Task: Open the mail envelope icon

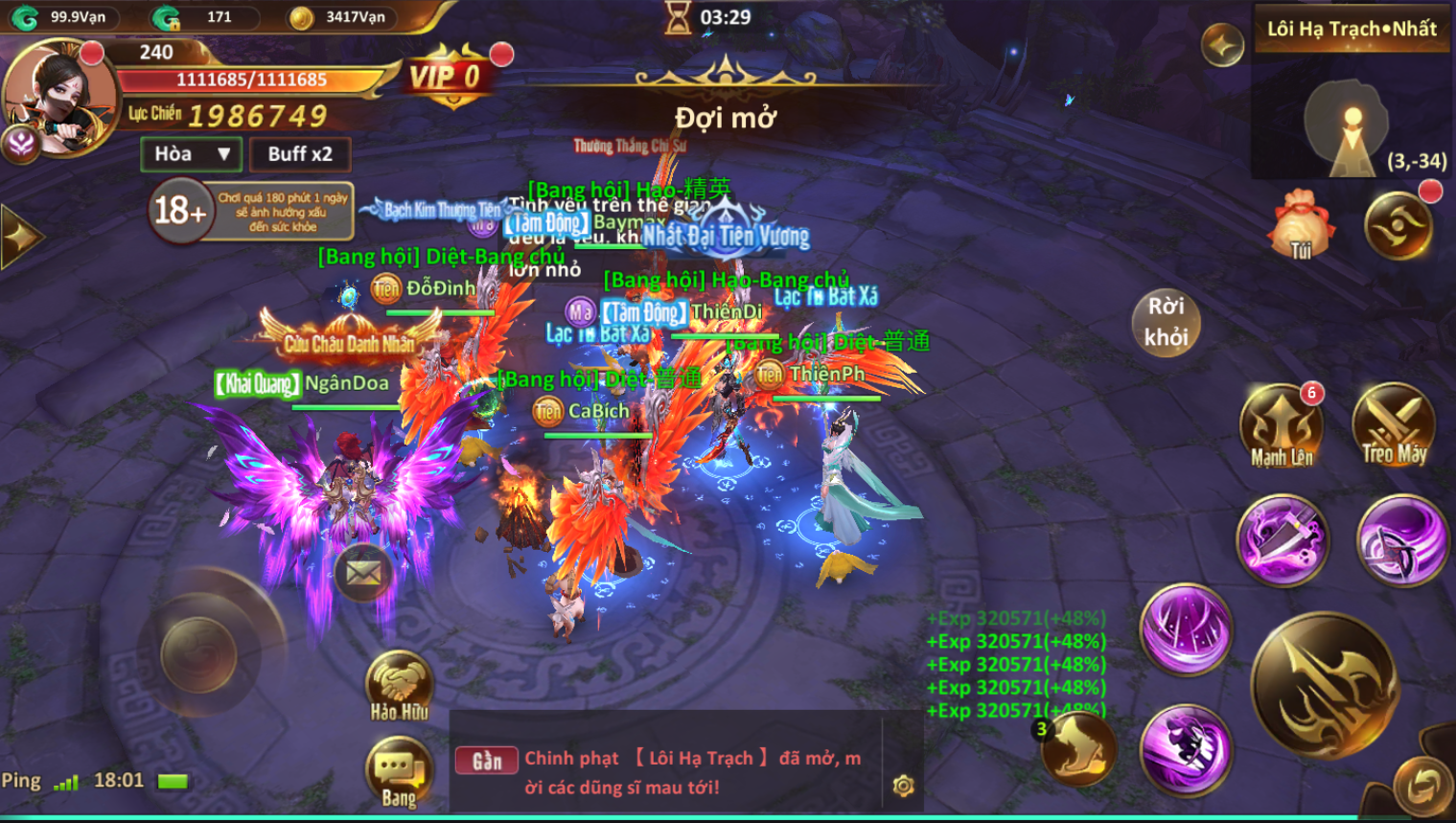Action: (363, 573)
